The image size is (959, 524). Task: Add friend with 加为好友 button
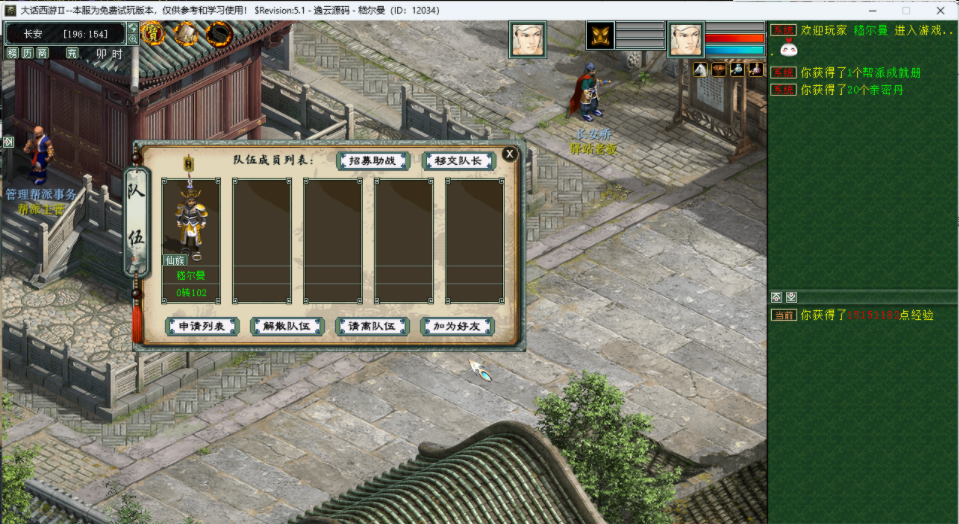[457, 326]
